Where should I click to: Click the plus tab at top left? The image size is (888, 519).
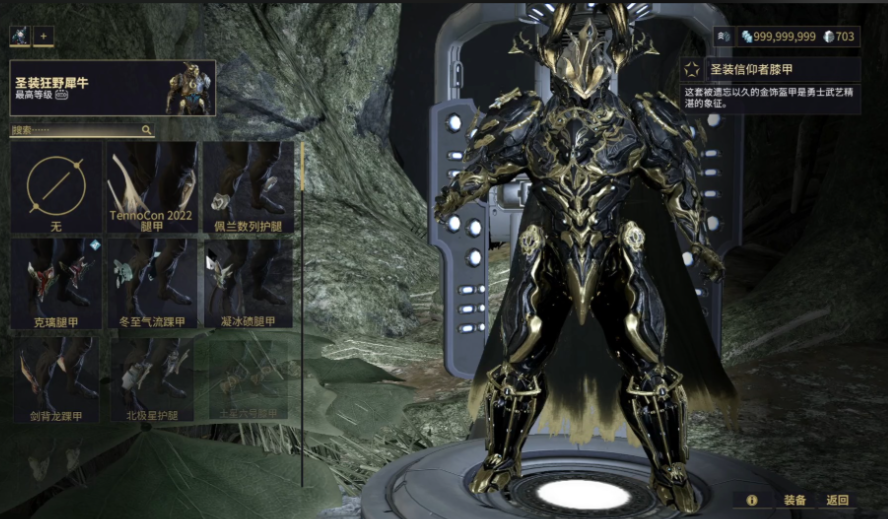point(43,36)
